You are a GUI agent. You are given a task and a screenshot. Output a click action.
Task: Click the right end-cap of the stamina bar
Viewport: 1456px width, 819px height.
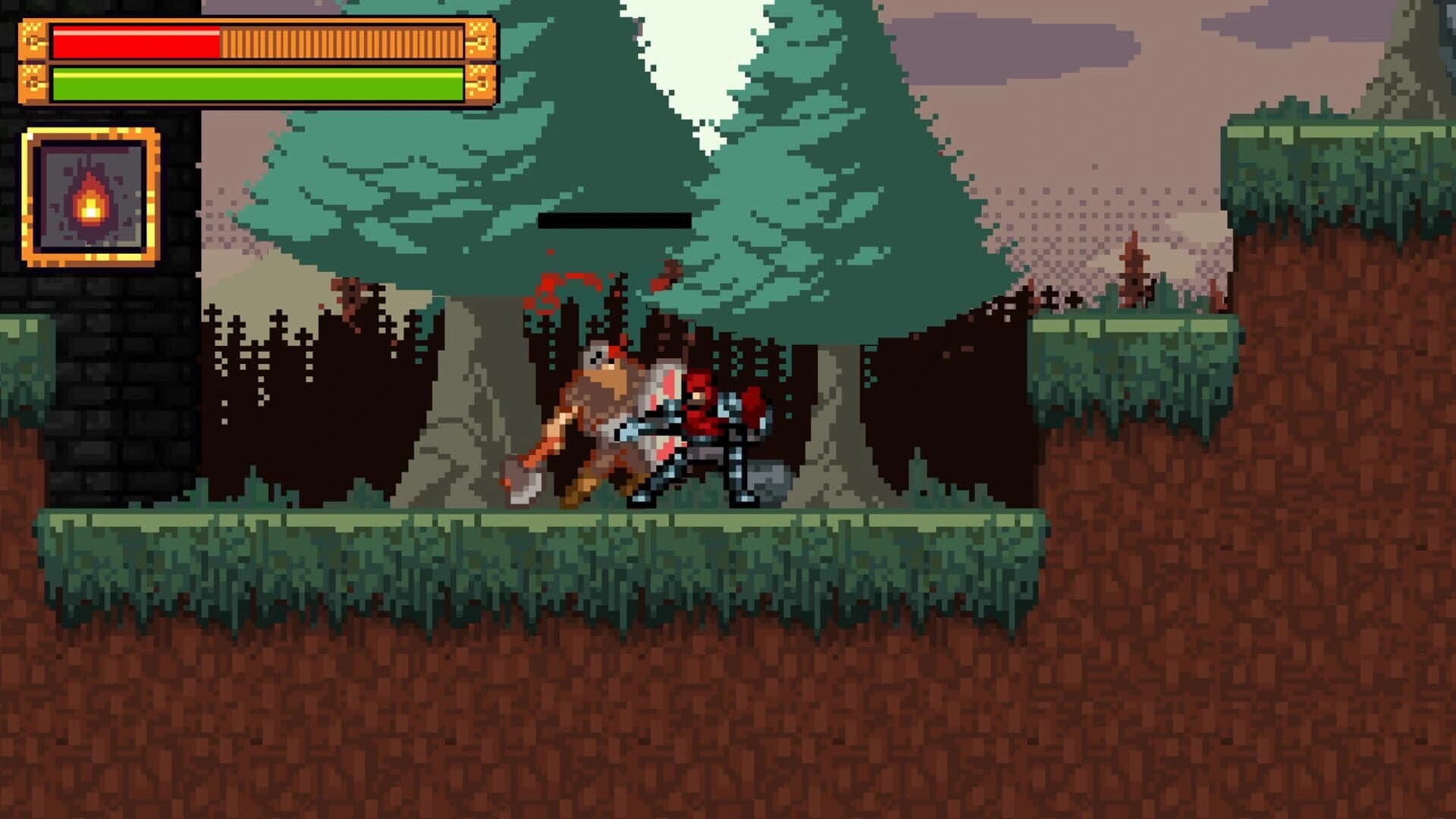click(x=482, y=83)
